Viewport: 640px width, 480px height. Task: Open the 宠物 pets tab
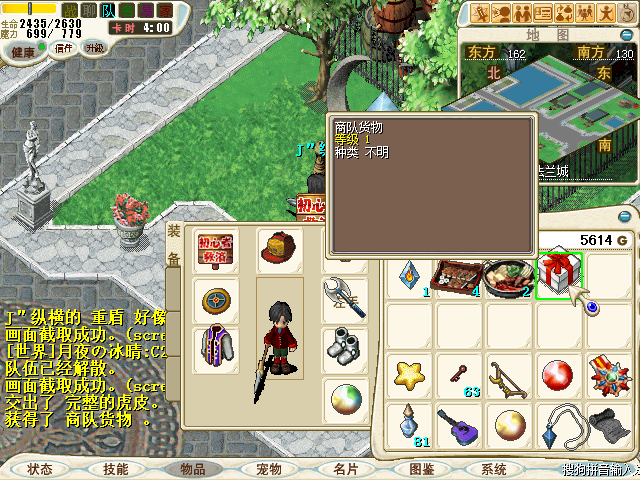(268, 468)
